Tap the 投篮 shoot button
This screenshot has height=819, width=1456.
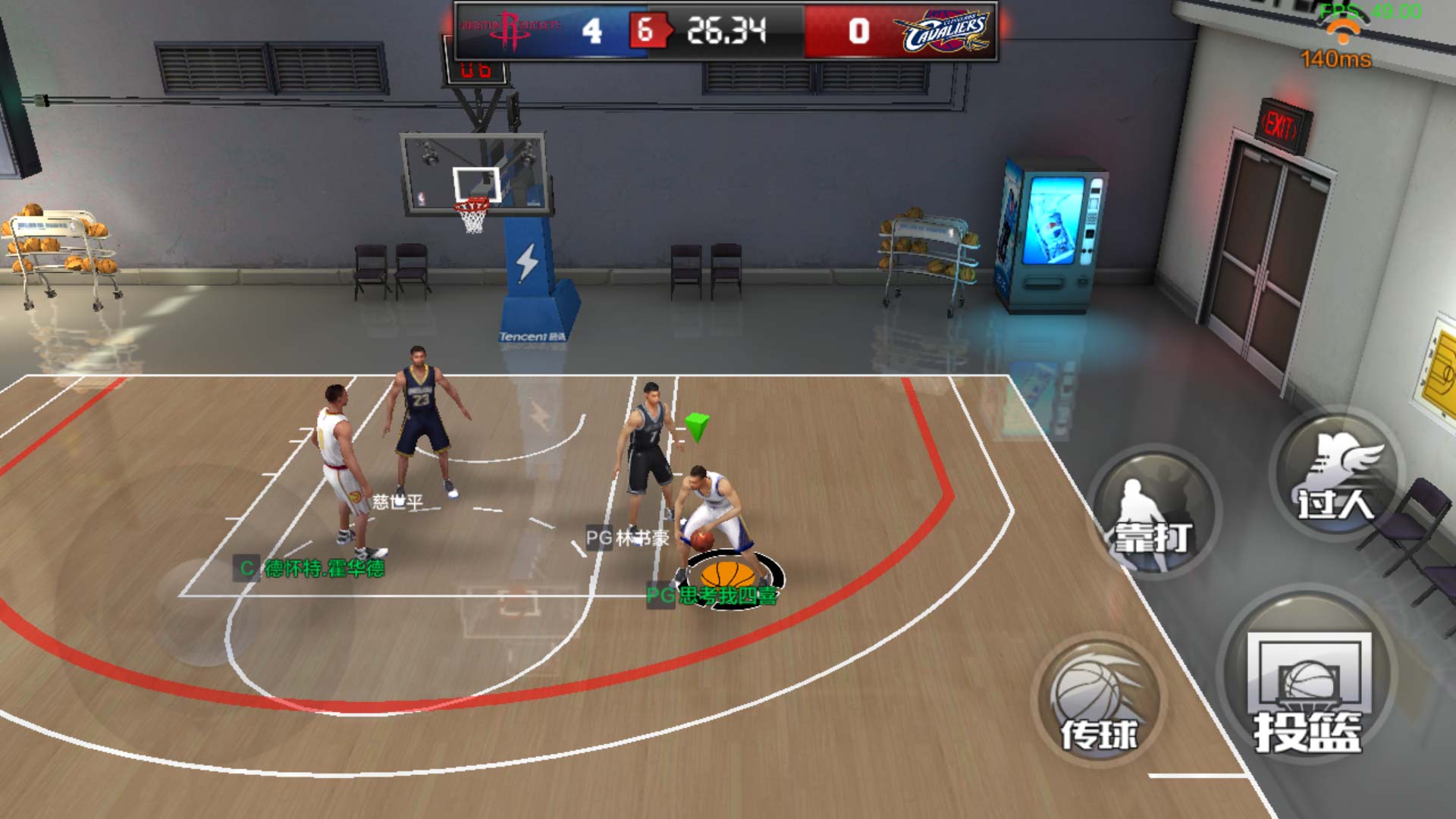coord(1307,686)
